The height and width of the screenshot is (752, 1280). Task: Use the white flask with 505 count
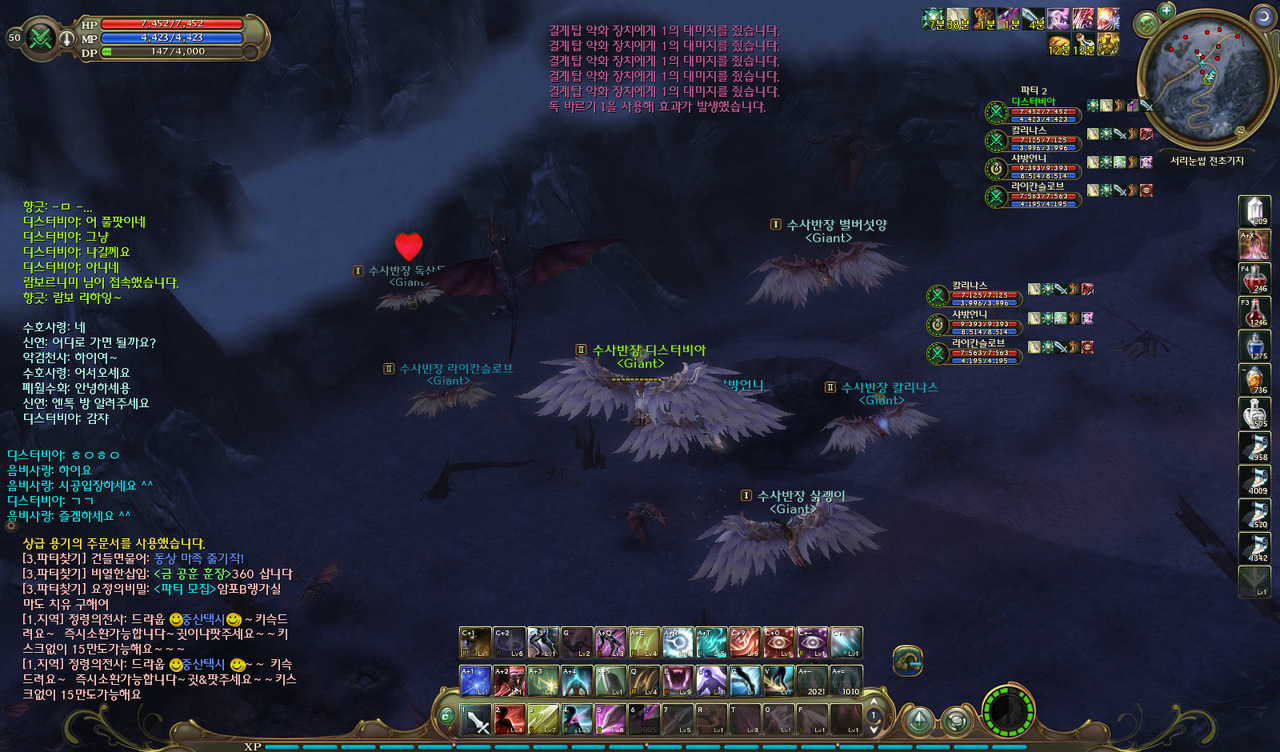1254,414
